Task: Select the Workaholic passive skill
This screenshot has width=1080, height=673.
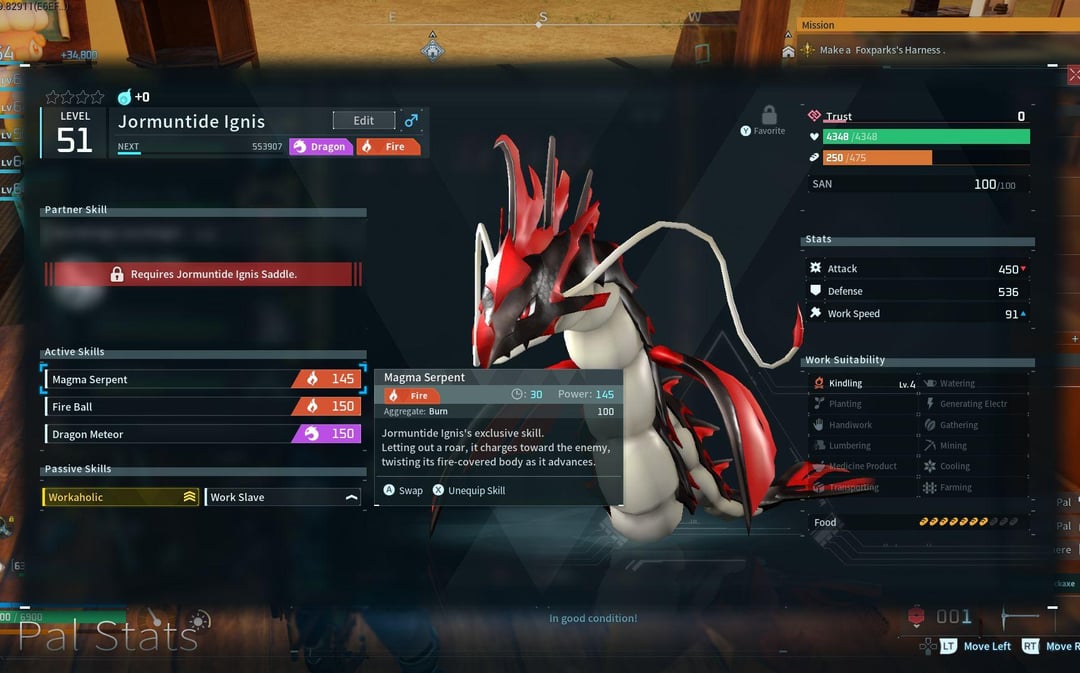Action: tap(121, 497)
